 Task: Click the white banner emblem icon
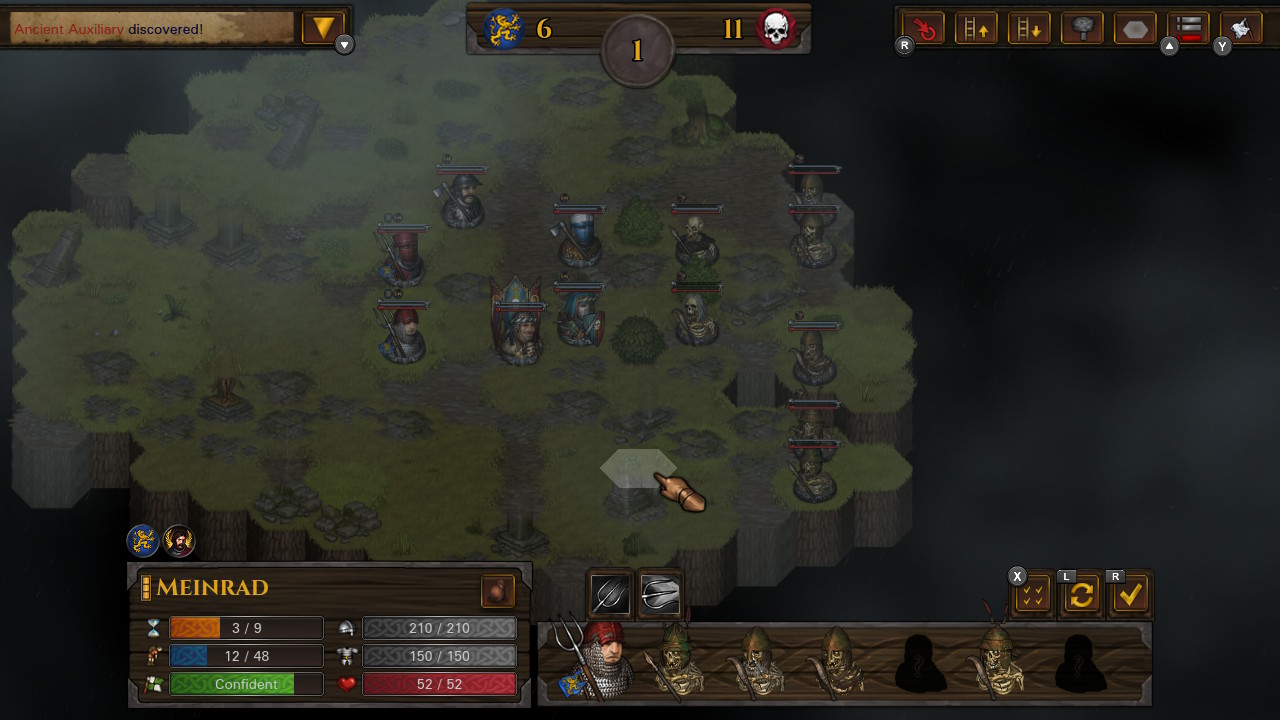pyautogui.click(x=1241, y=27)
